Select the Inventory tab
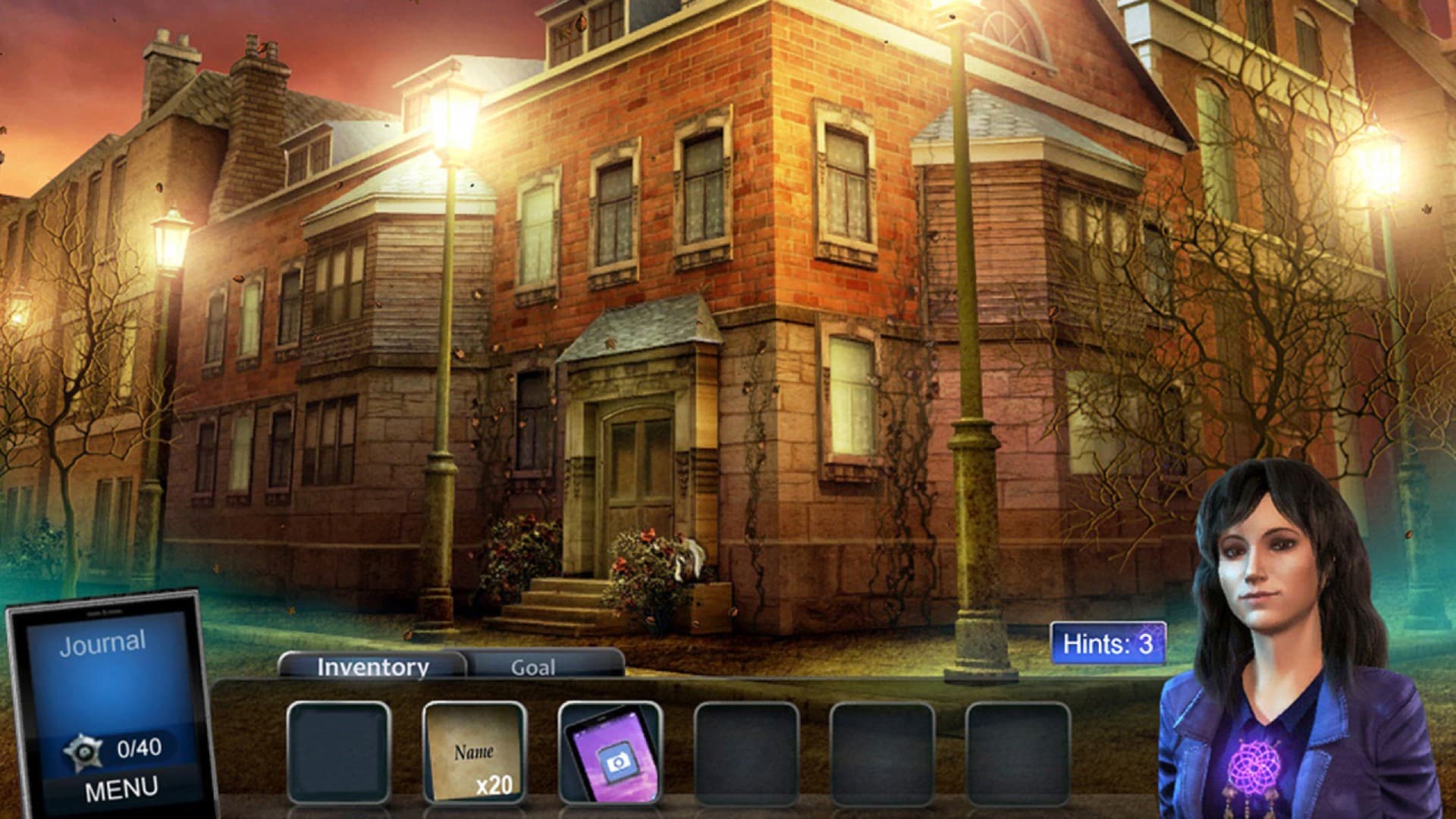1456x819 pixels. (372, 666)
